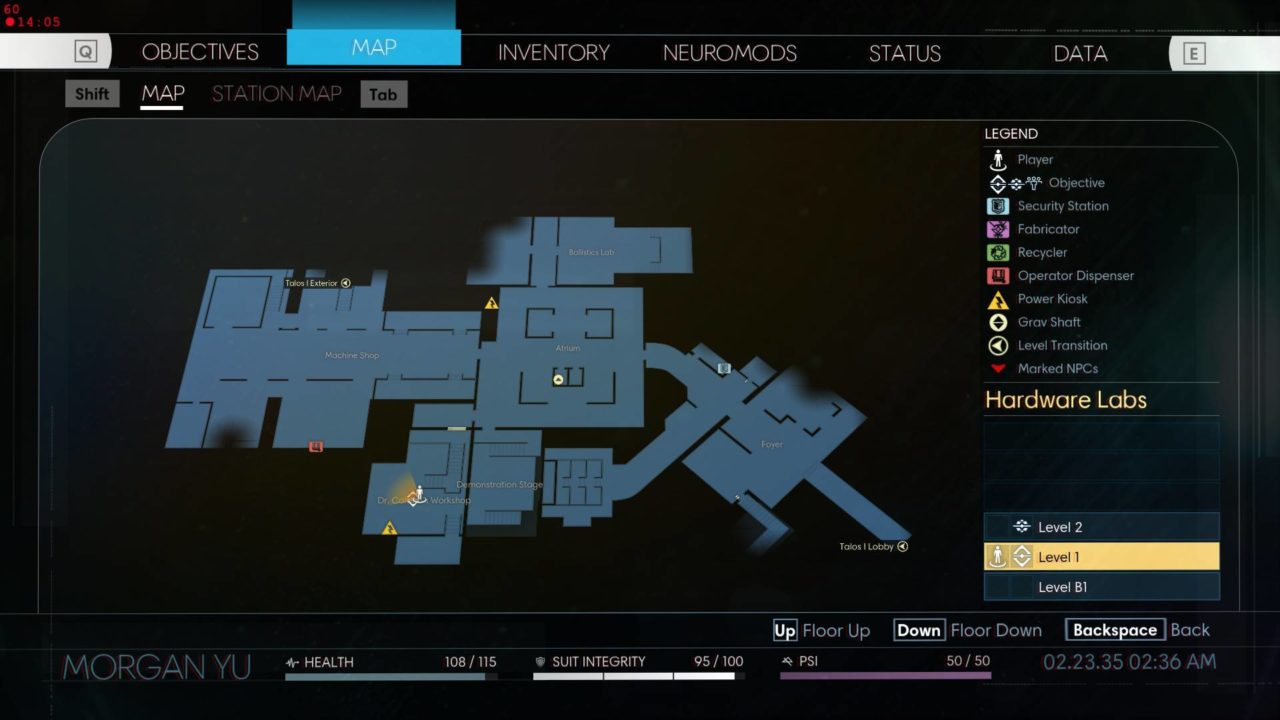Select Level B1 in the floor list

(1101, 587)
